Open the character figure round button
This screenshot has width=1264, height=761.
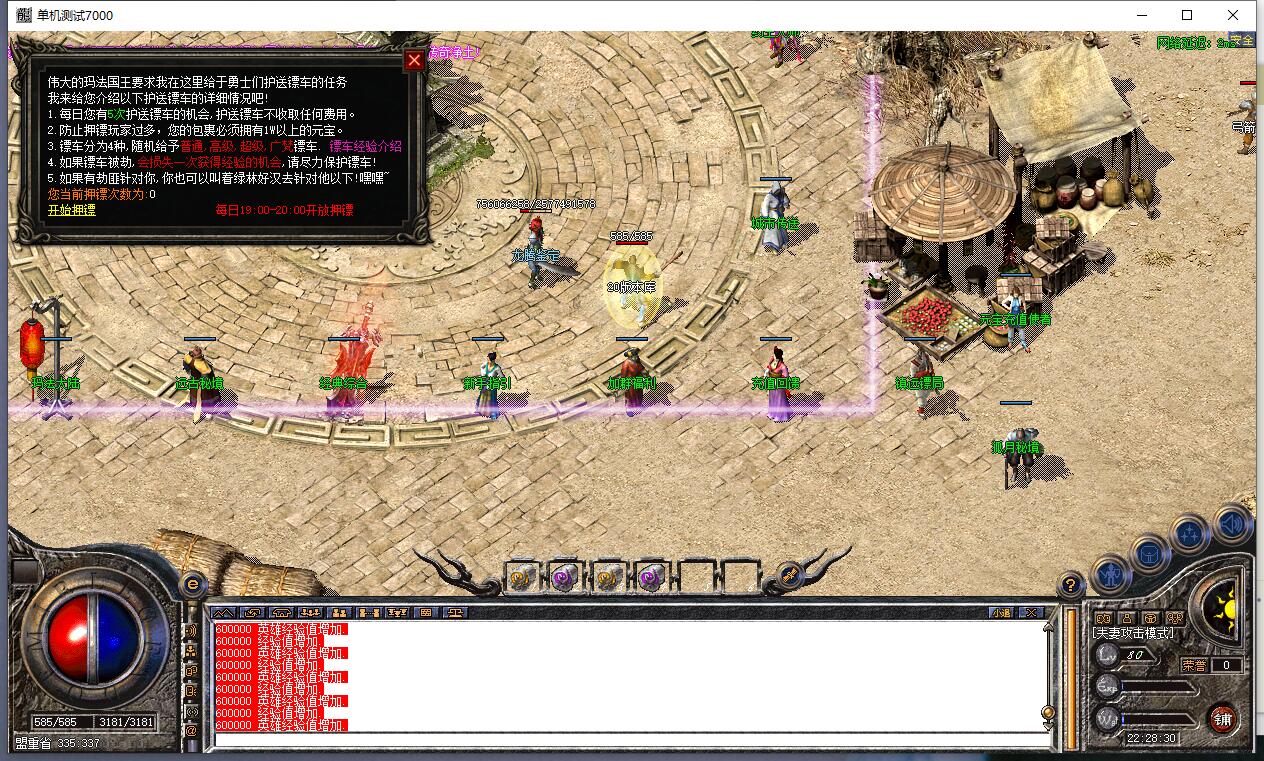[1111, 574]
